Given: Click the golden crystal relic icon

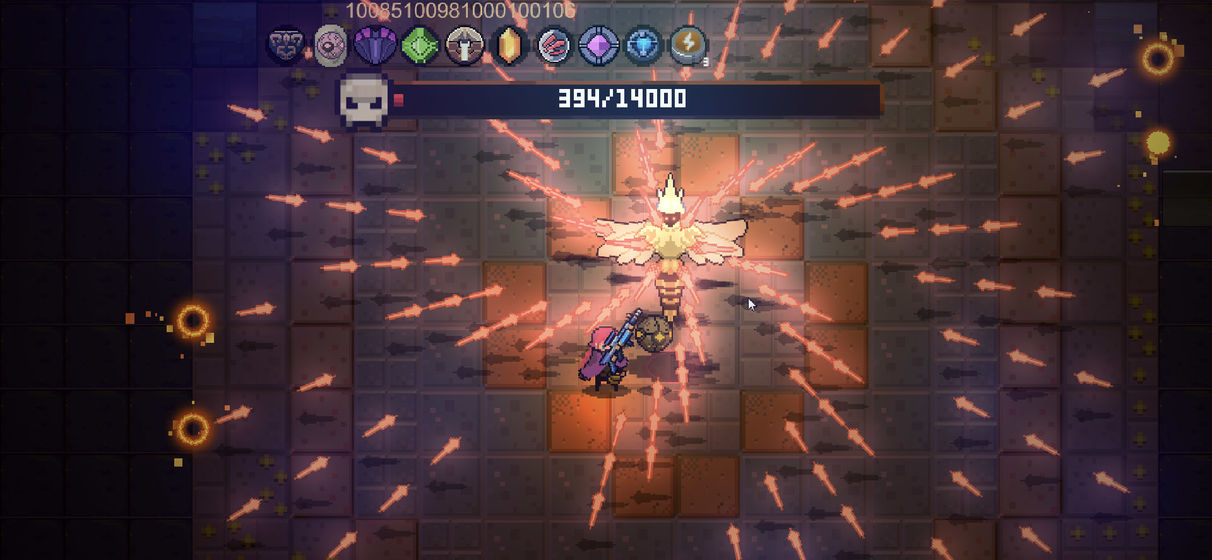Looking at the screenshot, I should coord(510,45).
